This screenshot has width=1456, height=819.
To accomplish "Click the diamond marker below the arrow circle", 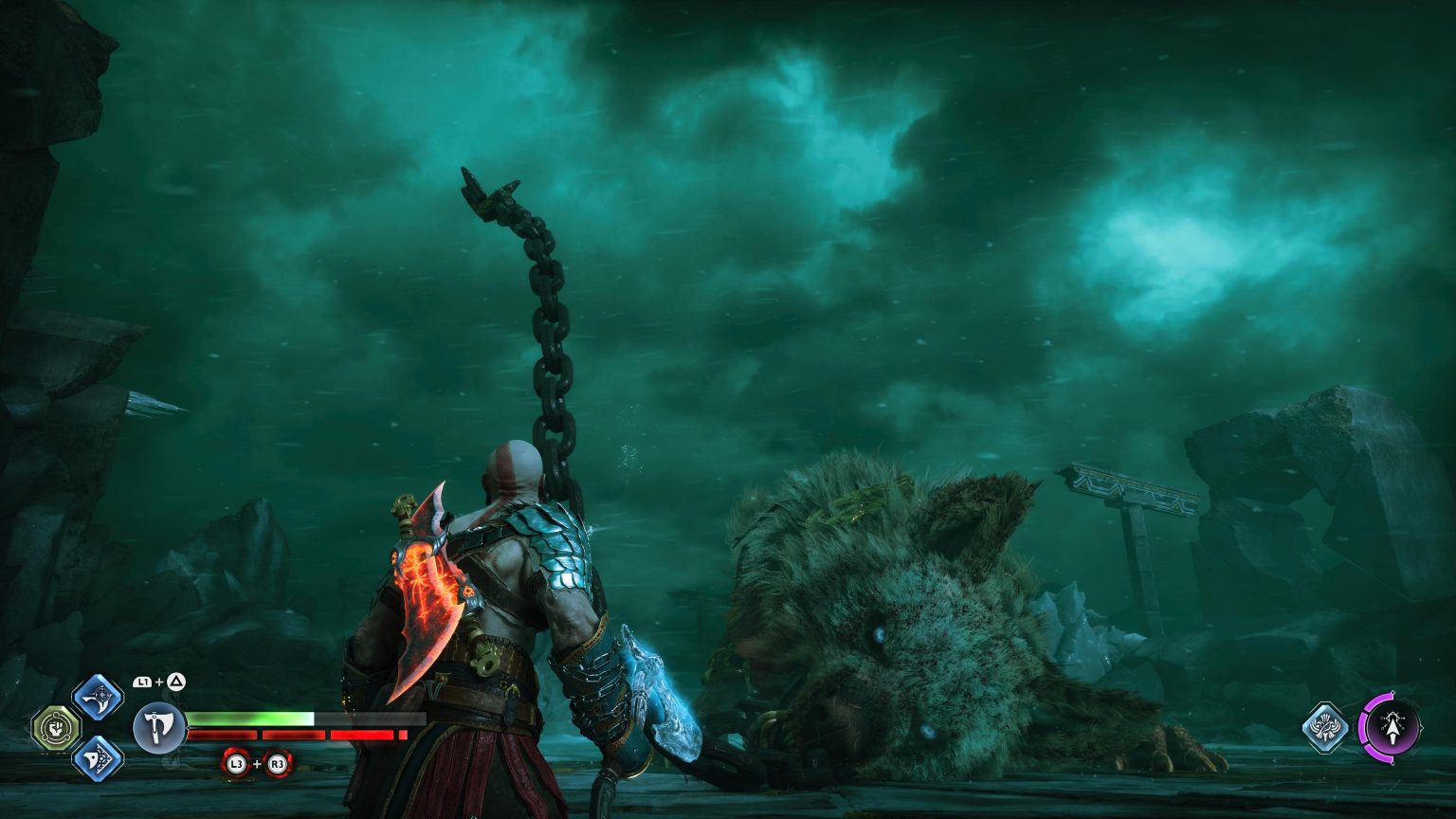I will coord(1393,762).
